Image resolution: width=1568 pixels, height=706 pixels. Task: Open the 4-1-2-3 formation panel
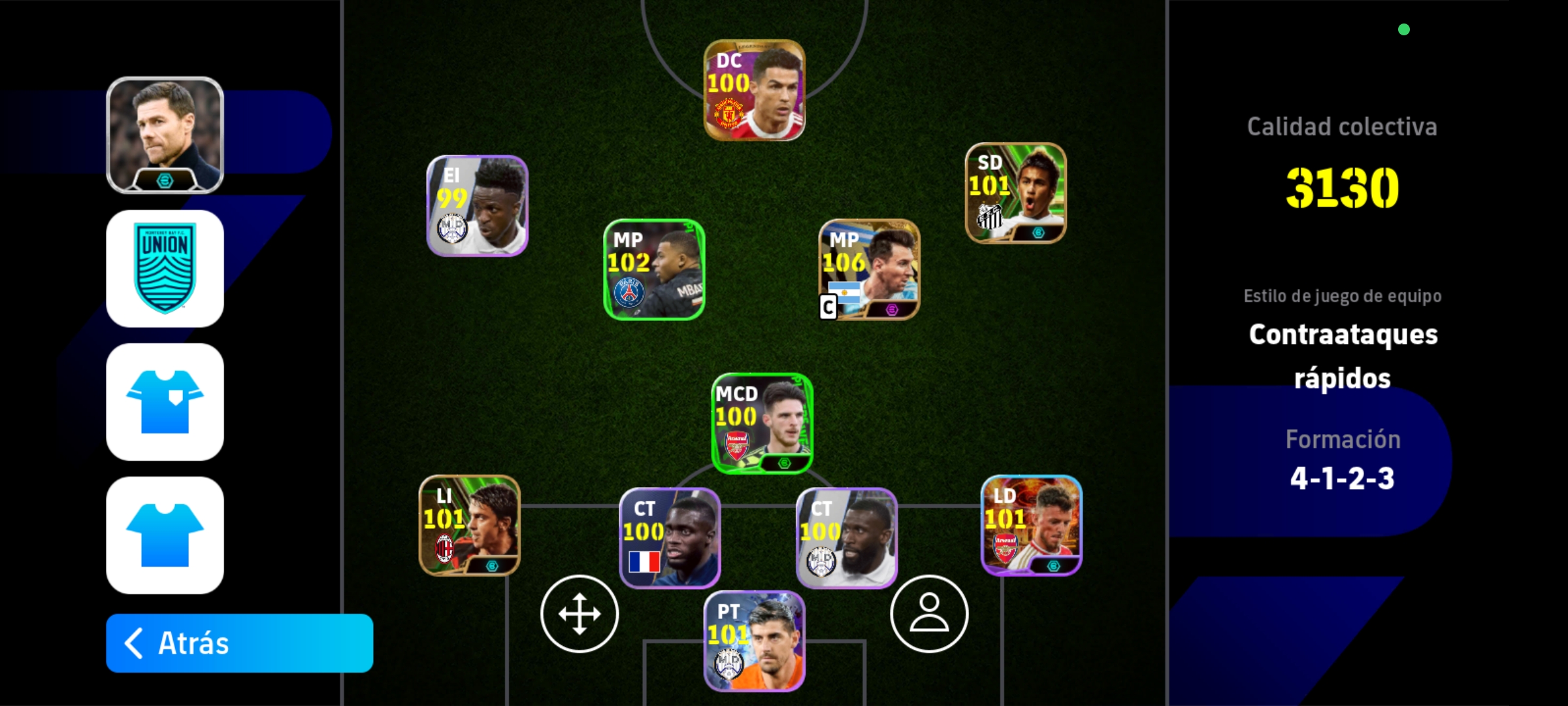[1343, 461]
